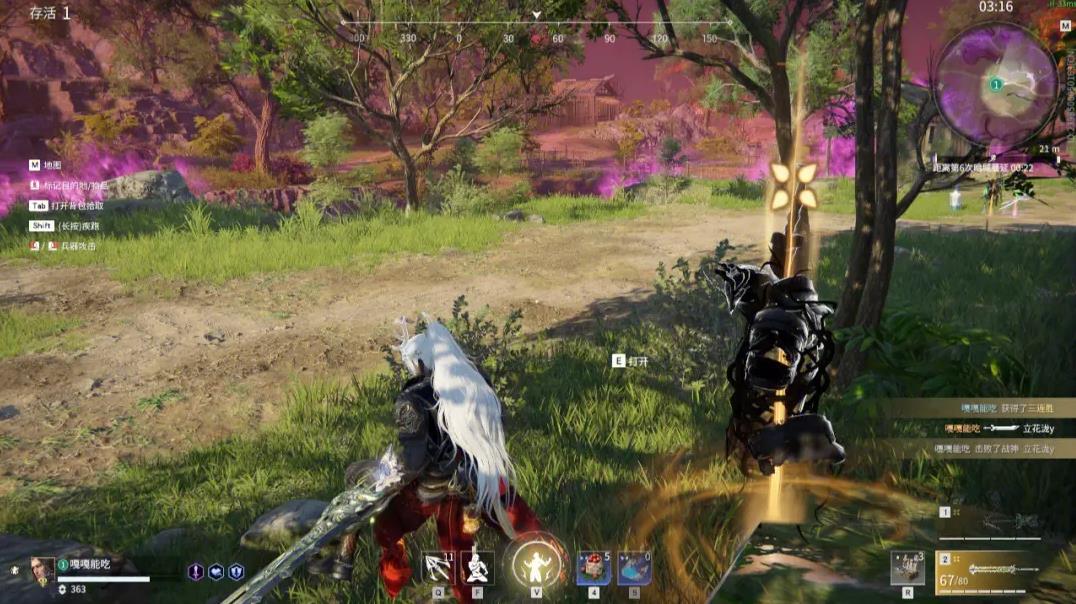Viewport: 1076px width, 604px height.
Task: Use the red healing item slot
Action: click(593, 568)
